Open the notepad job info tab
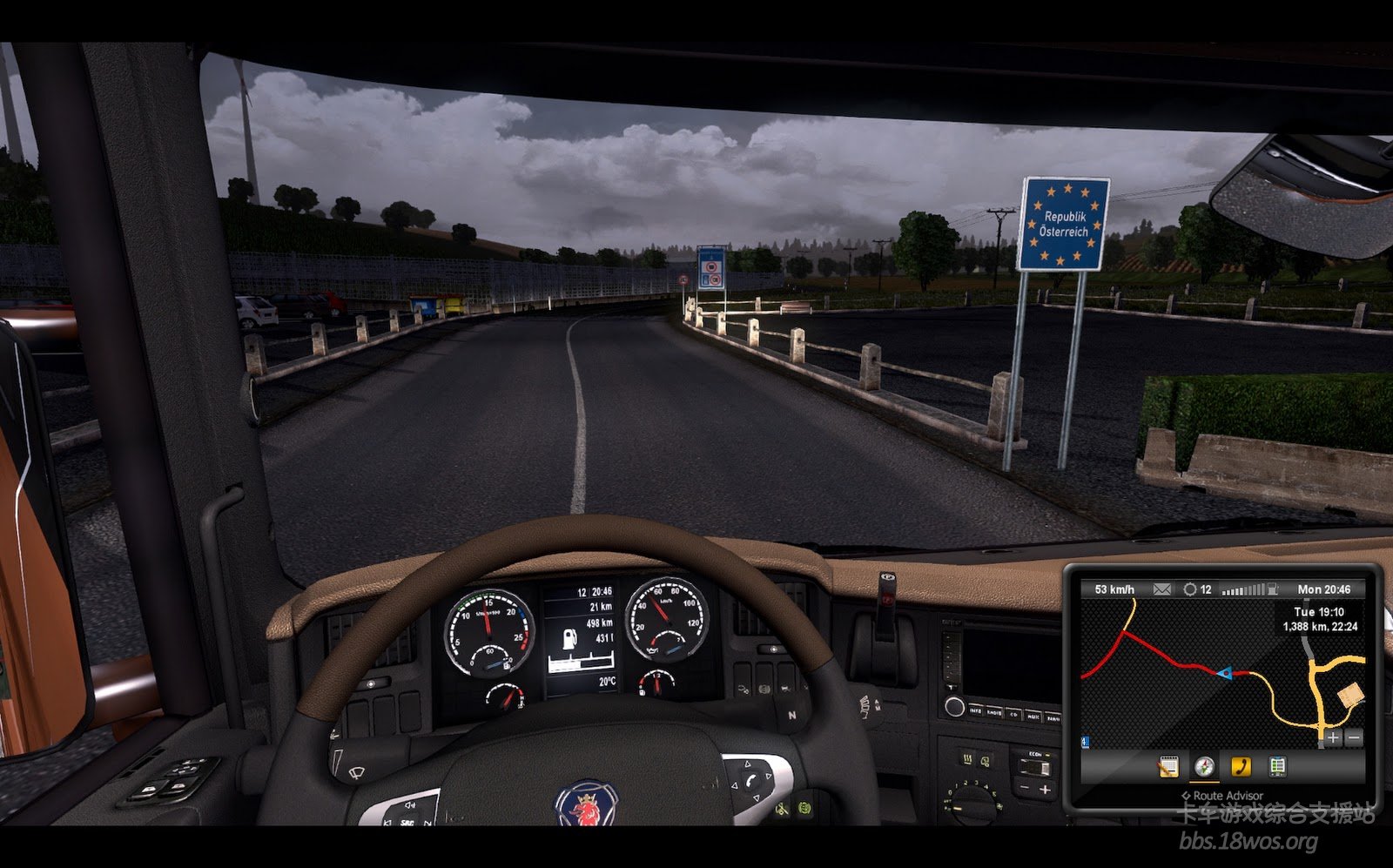This screenshot has height=868, width=1393. (1168, 766)
